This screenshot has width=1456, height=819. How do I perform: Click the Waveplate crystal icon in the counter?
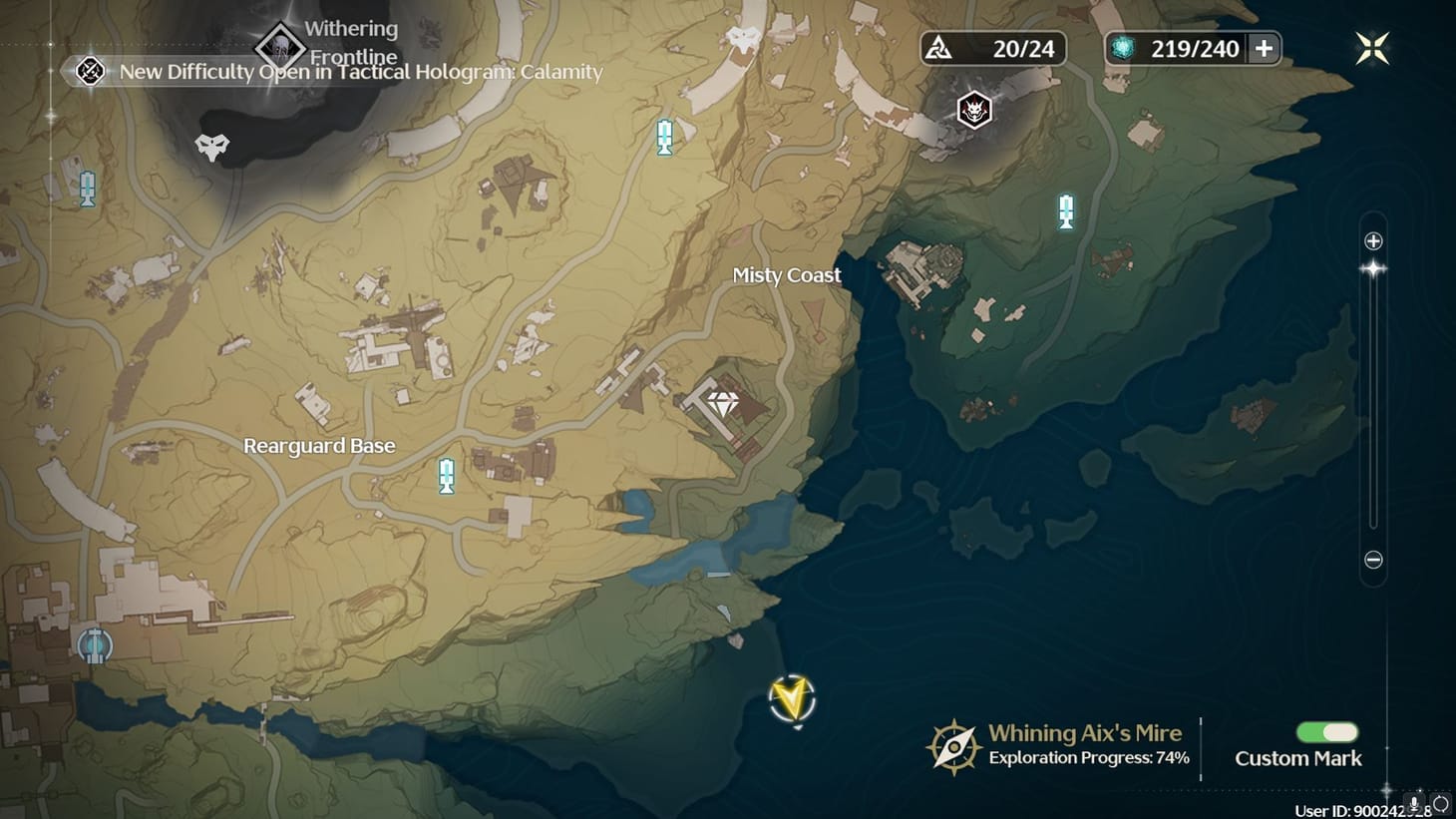(x=1125, y=48)
